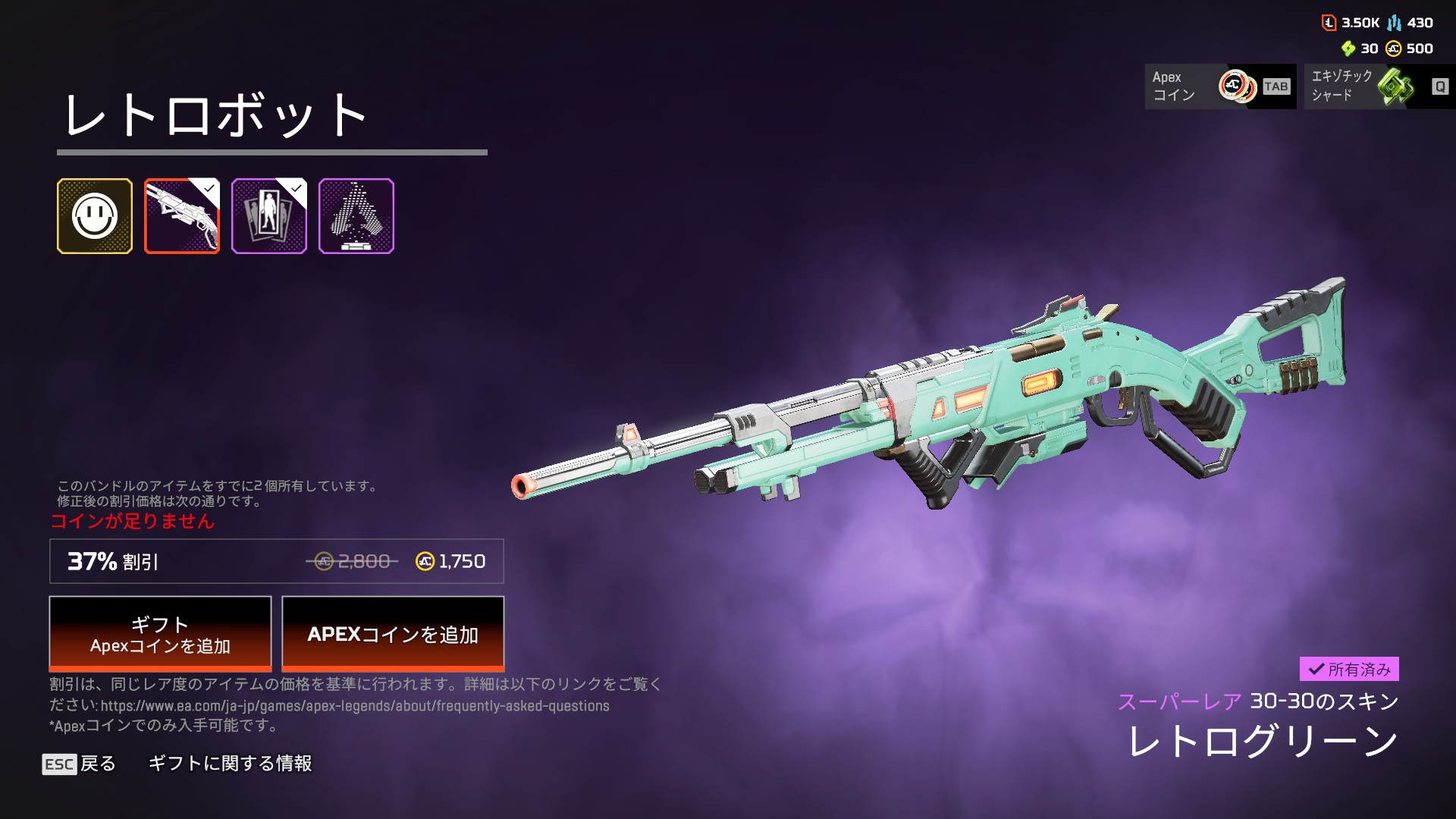Go back with the 戻る button
Image resolution: width=1456 pixels, height=819 pixels.
pos(80,764)
